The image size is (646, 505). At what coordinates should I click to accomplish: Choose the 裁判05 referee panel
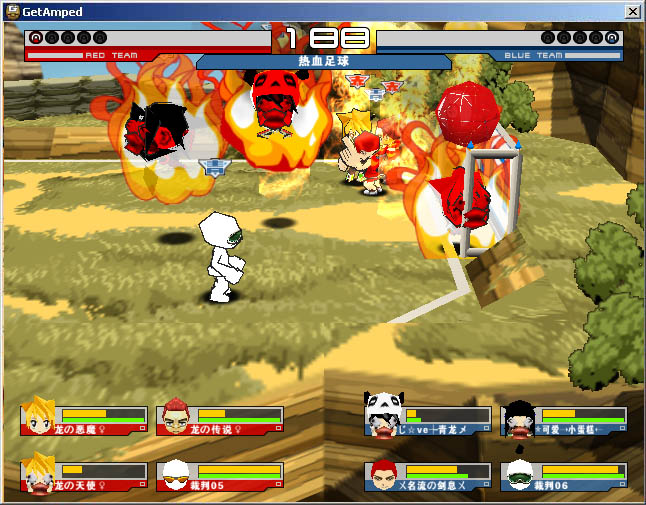pyautogui.click(x=220, y=477)
